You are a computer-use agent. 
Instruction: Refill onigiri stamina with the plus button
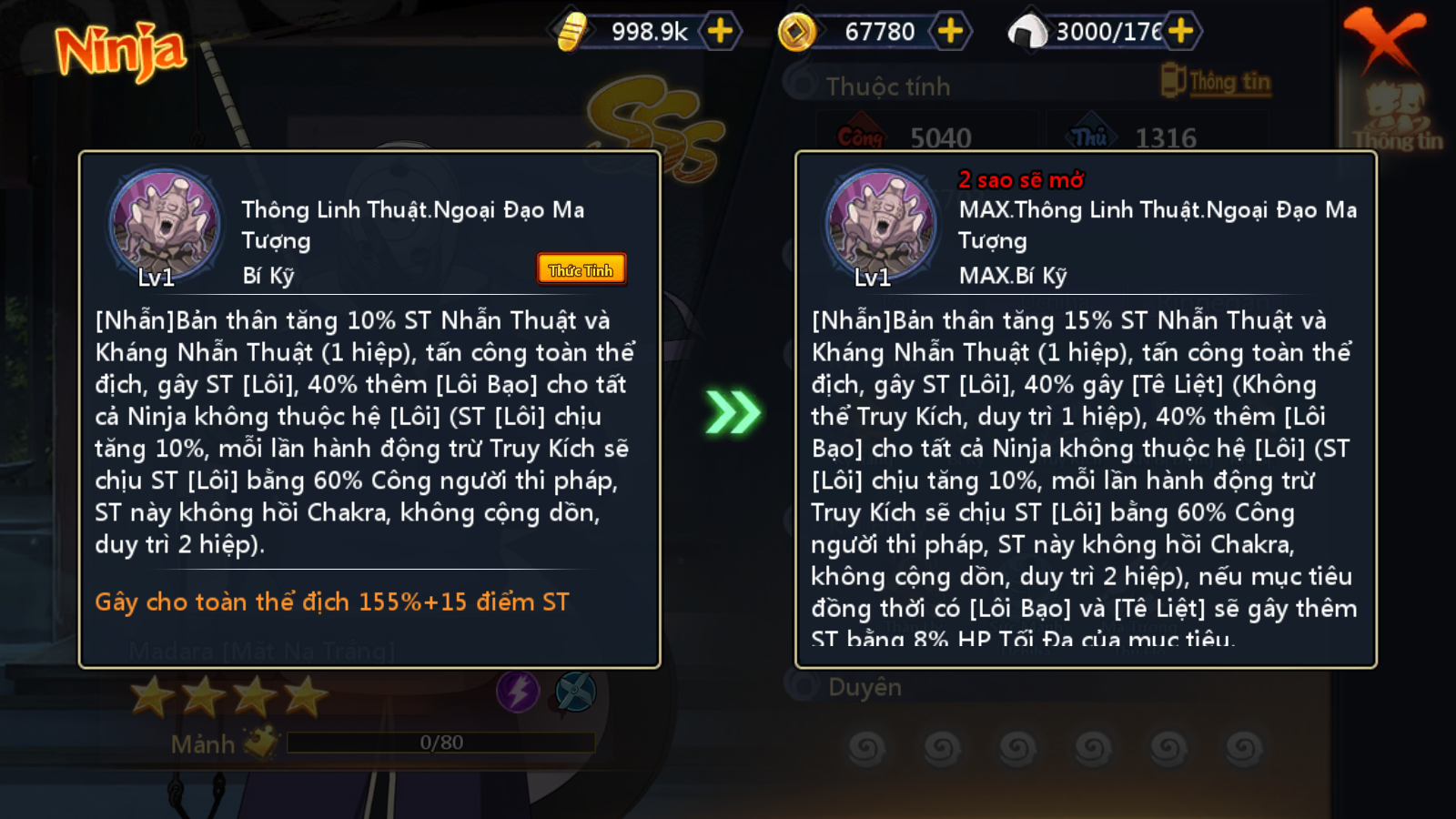pos(1180,31)
